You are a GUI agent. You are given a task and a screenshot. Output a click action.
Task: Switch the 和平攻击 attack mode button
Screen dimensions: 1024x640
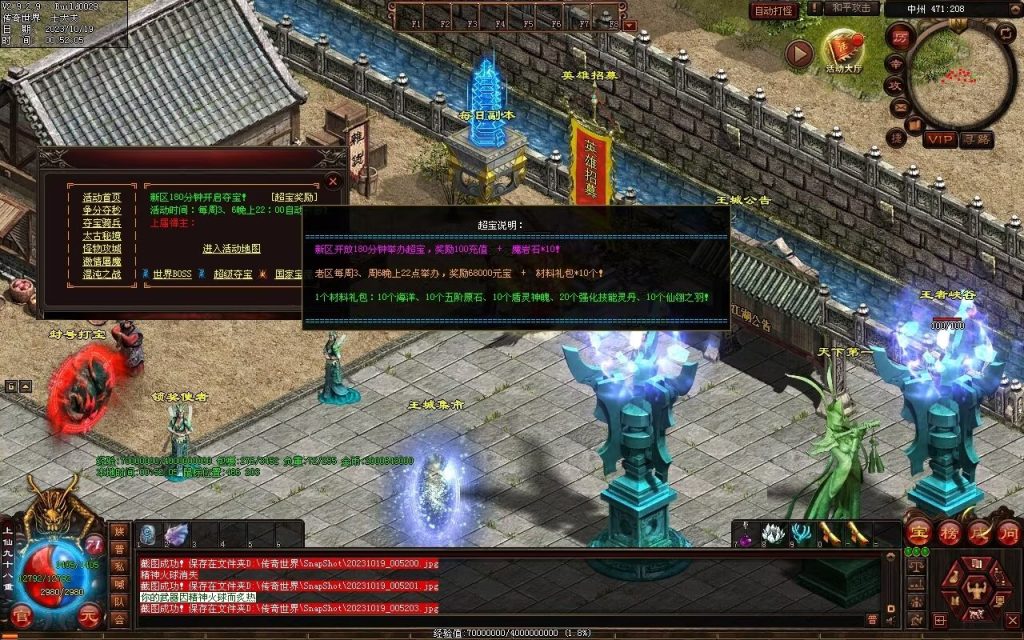[x=853, y=9]
